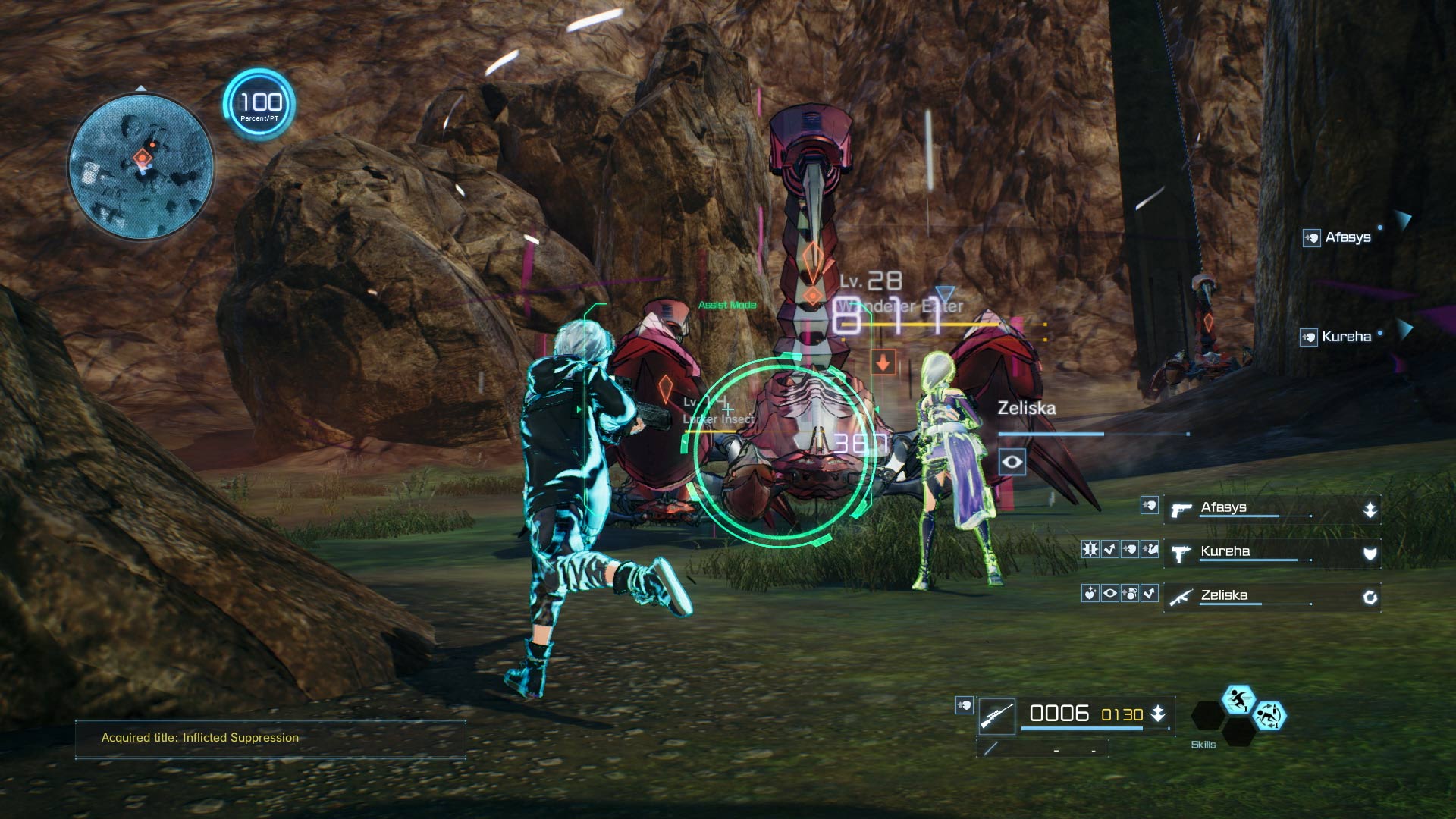The height and width of the screenshot is (819, 1456).
Task: Click the Skills label
Action: pos(1203,745)
